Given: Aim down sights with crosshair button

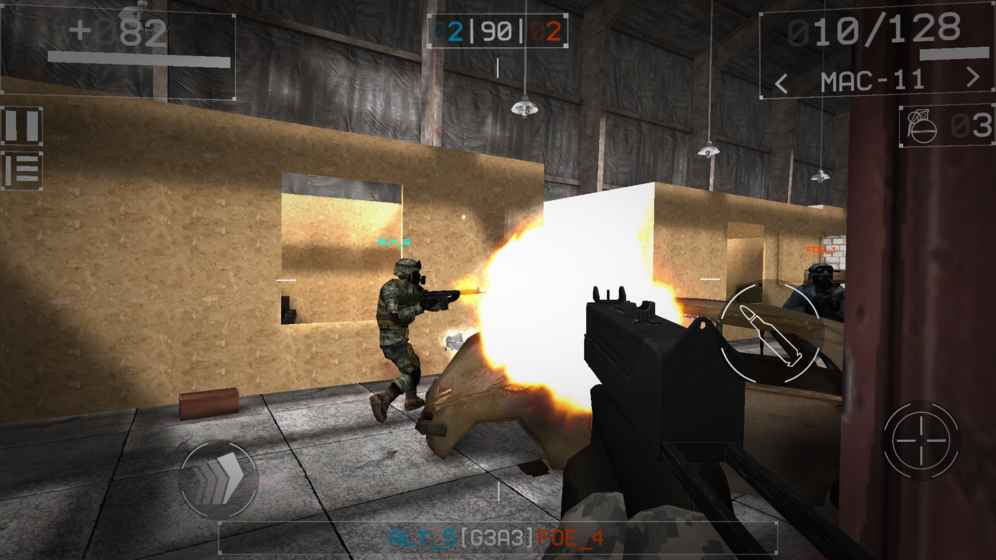Looking at the screenshot, I should pos(920,440).
